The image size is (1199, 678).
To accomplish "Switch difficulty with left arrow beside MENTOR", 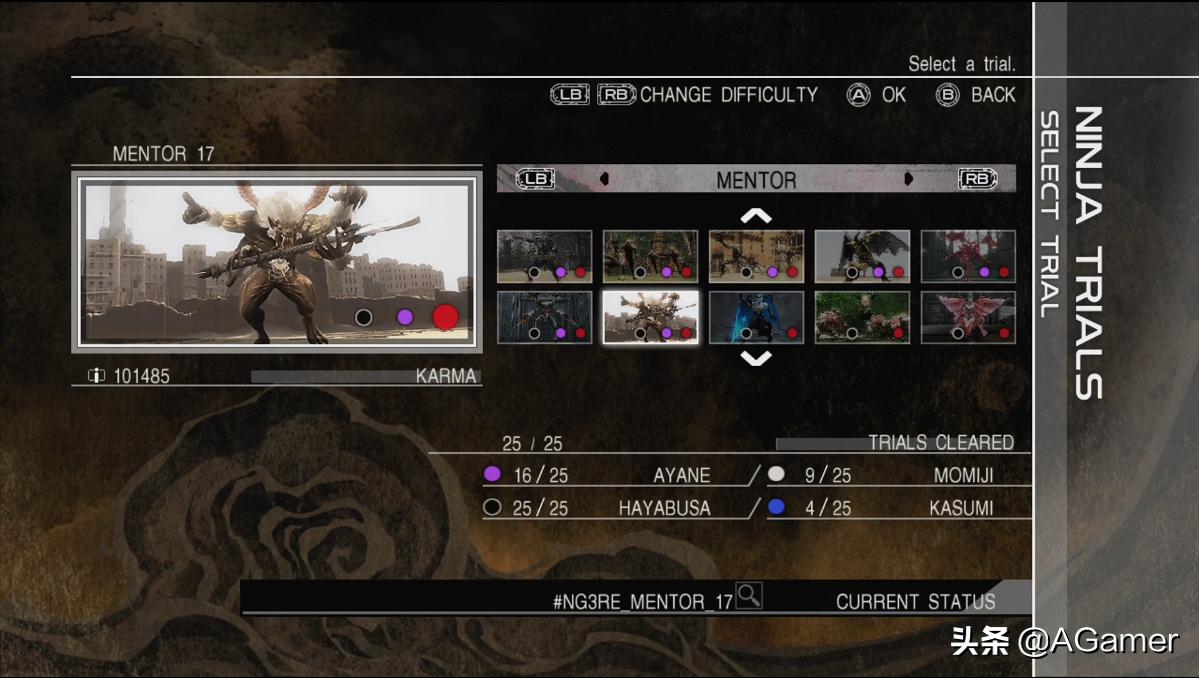I will (603, 180).
